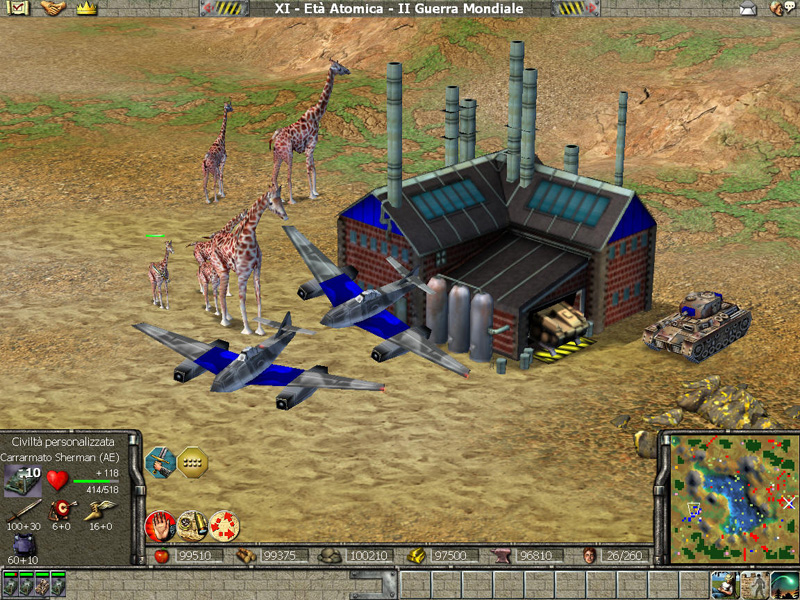
Task: Open the diplomacy handshake menu
Action: coord(52,8)
